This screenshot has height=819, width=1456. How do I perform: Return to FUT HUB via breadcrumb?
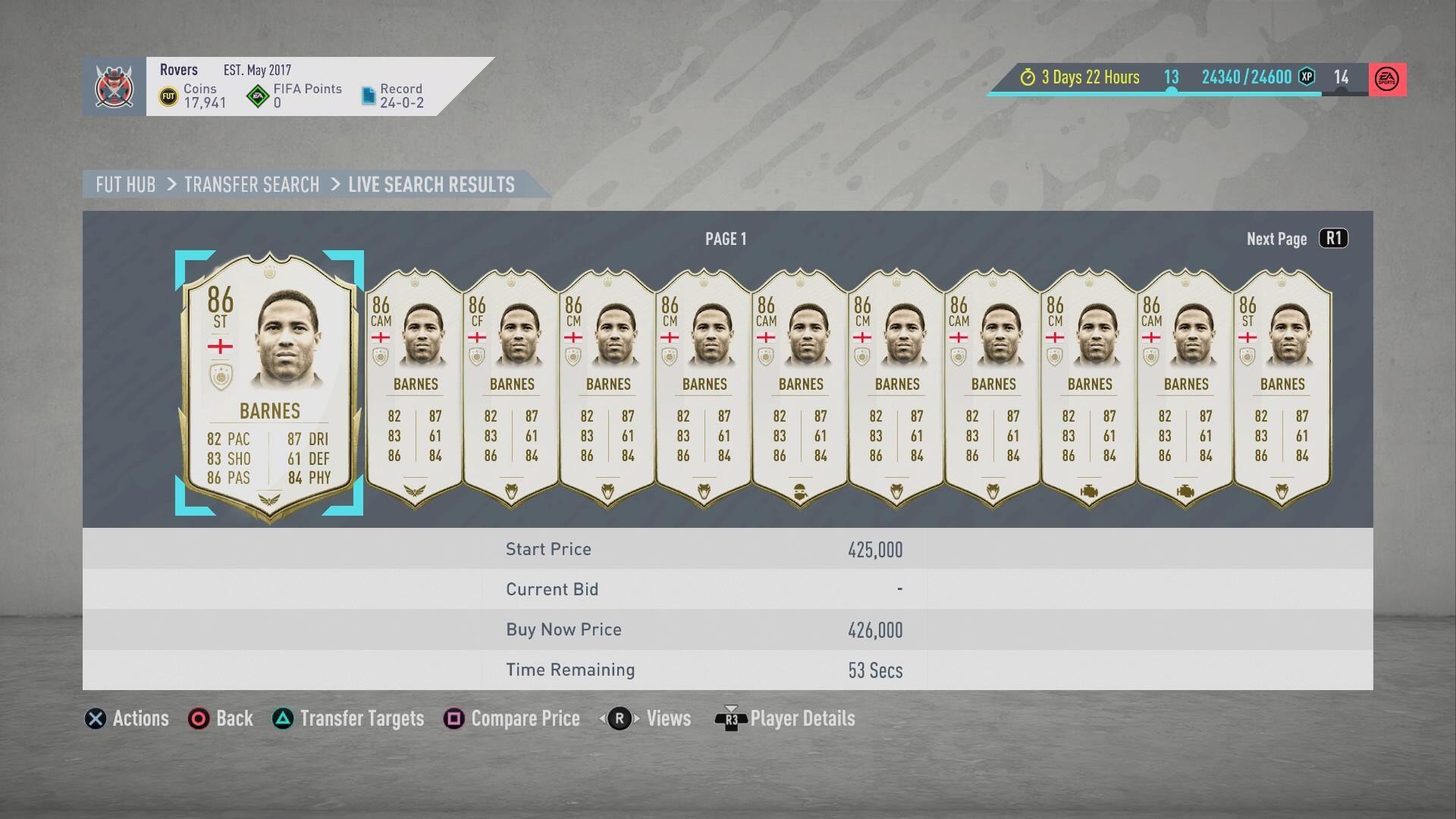point(125,185)
